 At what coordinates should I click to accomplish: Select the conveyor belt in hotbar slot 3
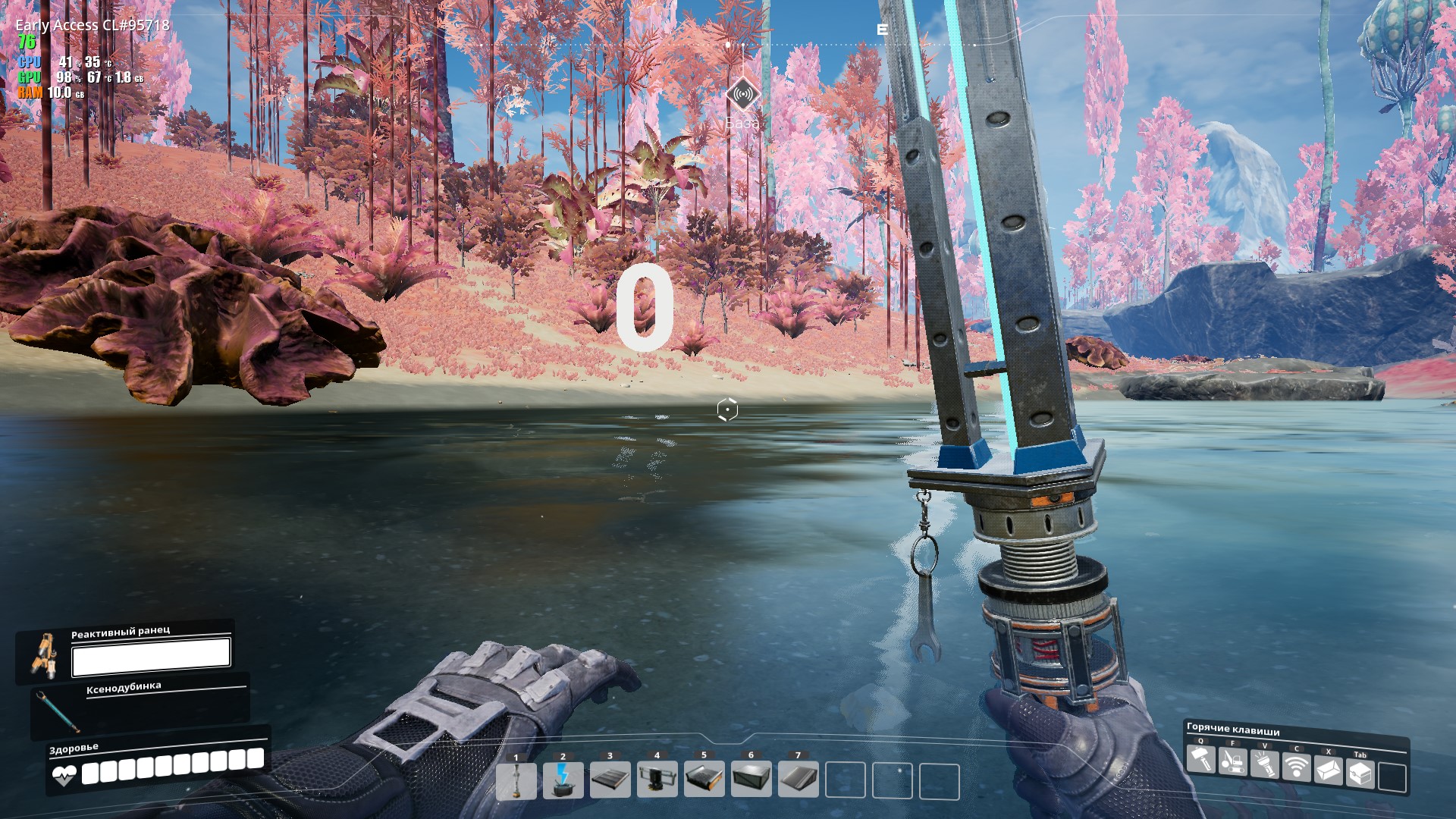610,781
